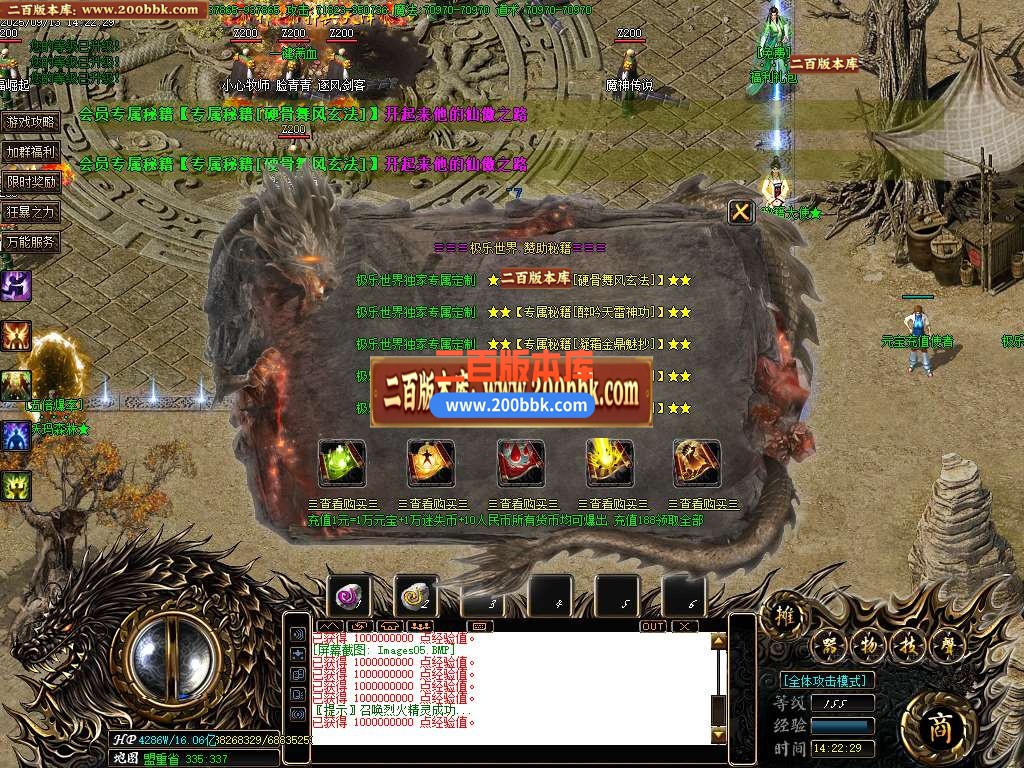This screenshot has width=1024, height=768.
Task: Open the 物 items bag button
Action: click(868, 645)
